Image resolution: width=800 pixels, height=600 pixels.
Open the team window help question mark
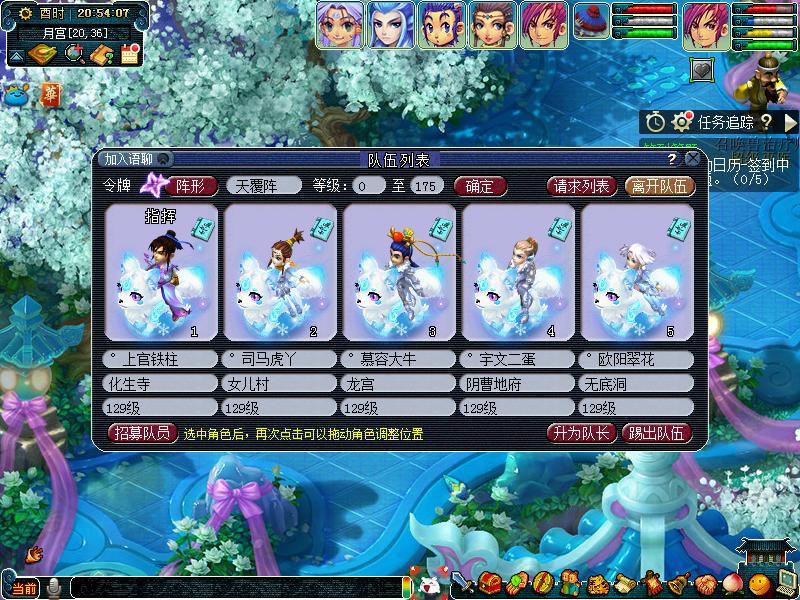tap(673, 159)
